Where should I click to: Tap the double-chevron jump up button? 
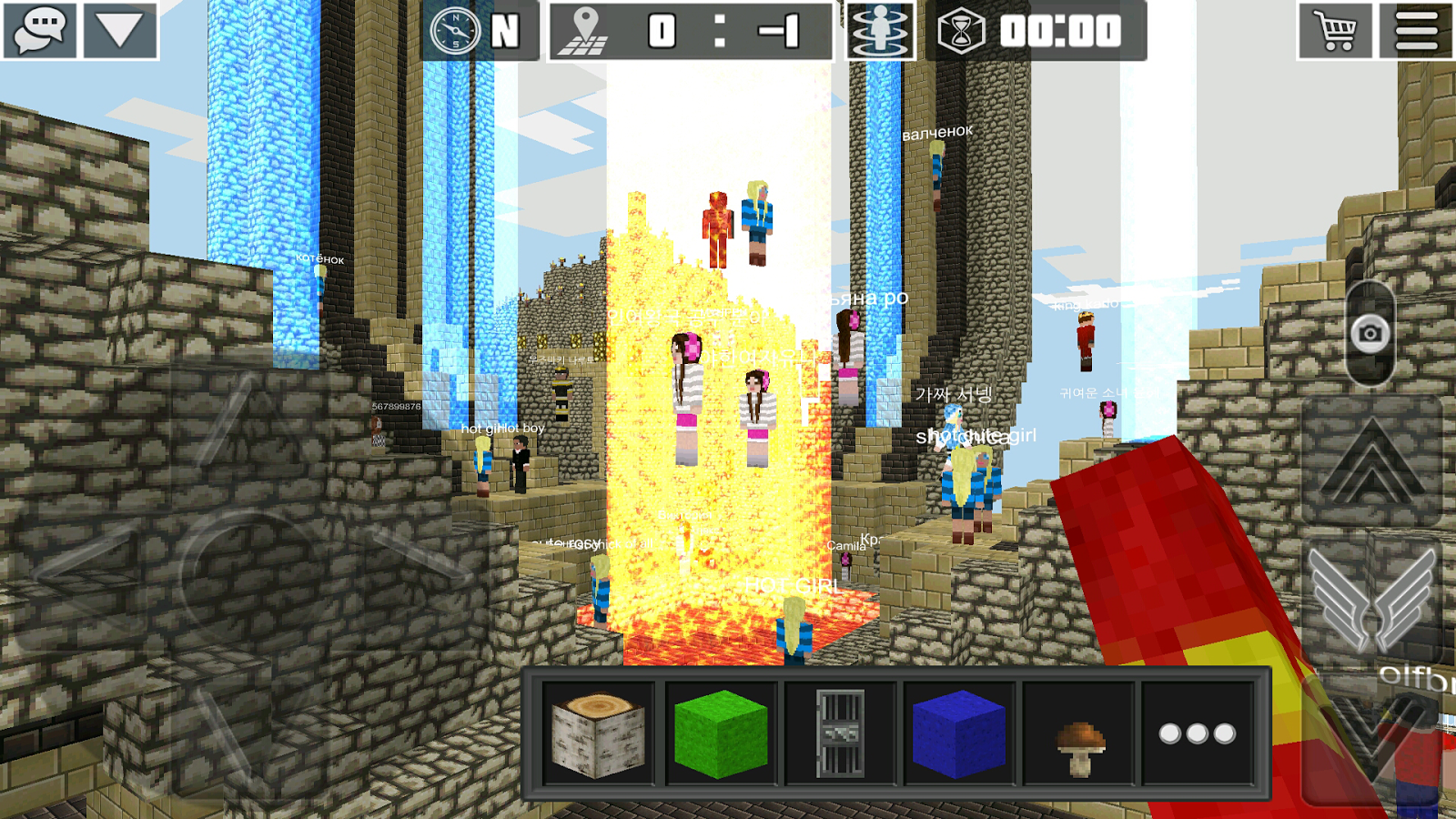tap(1371, 461)
